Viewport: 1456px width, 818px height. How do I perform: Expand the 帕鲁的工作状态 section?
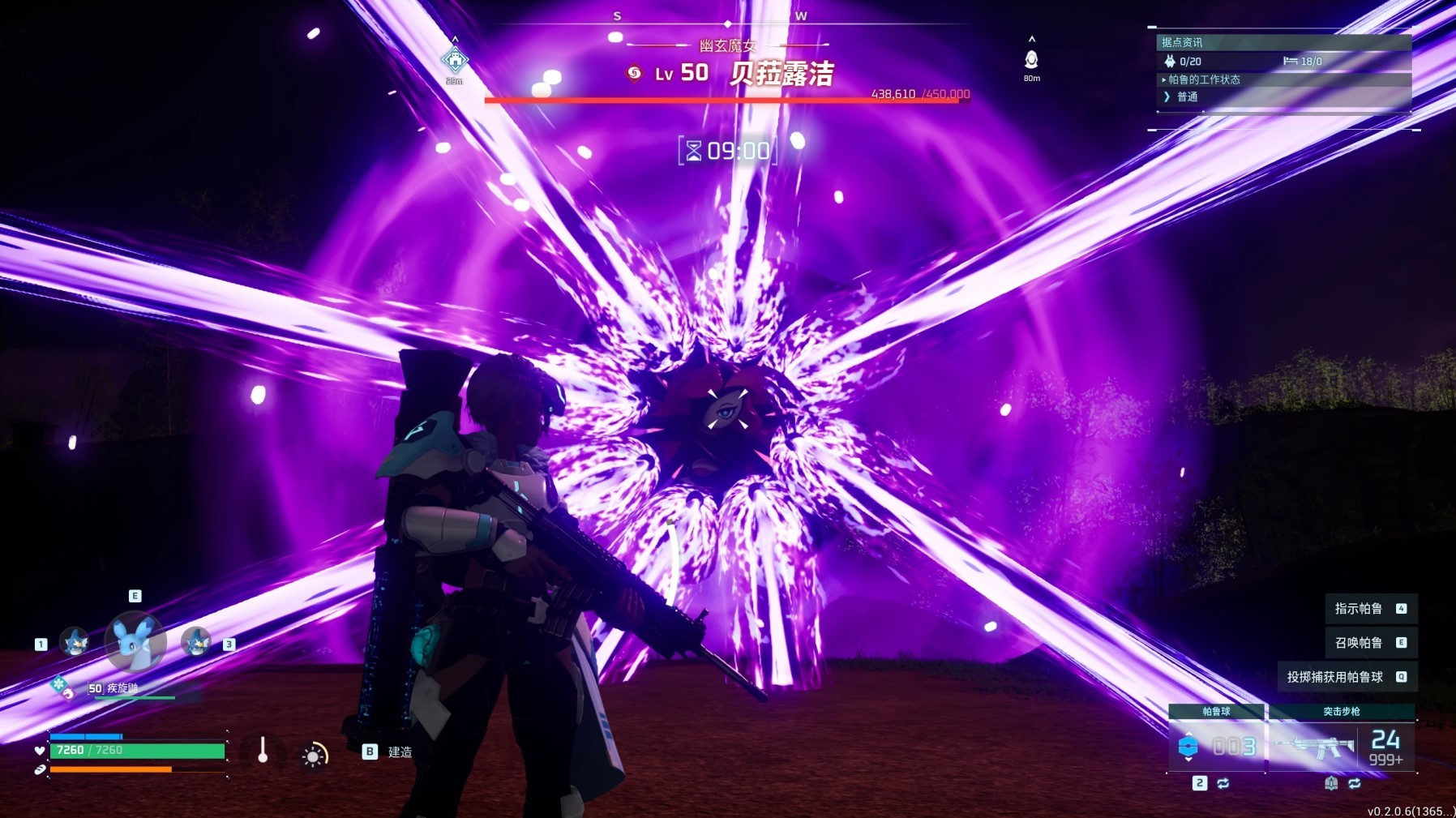1203,79
